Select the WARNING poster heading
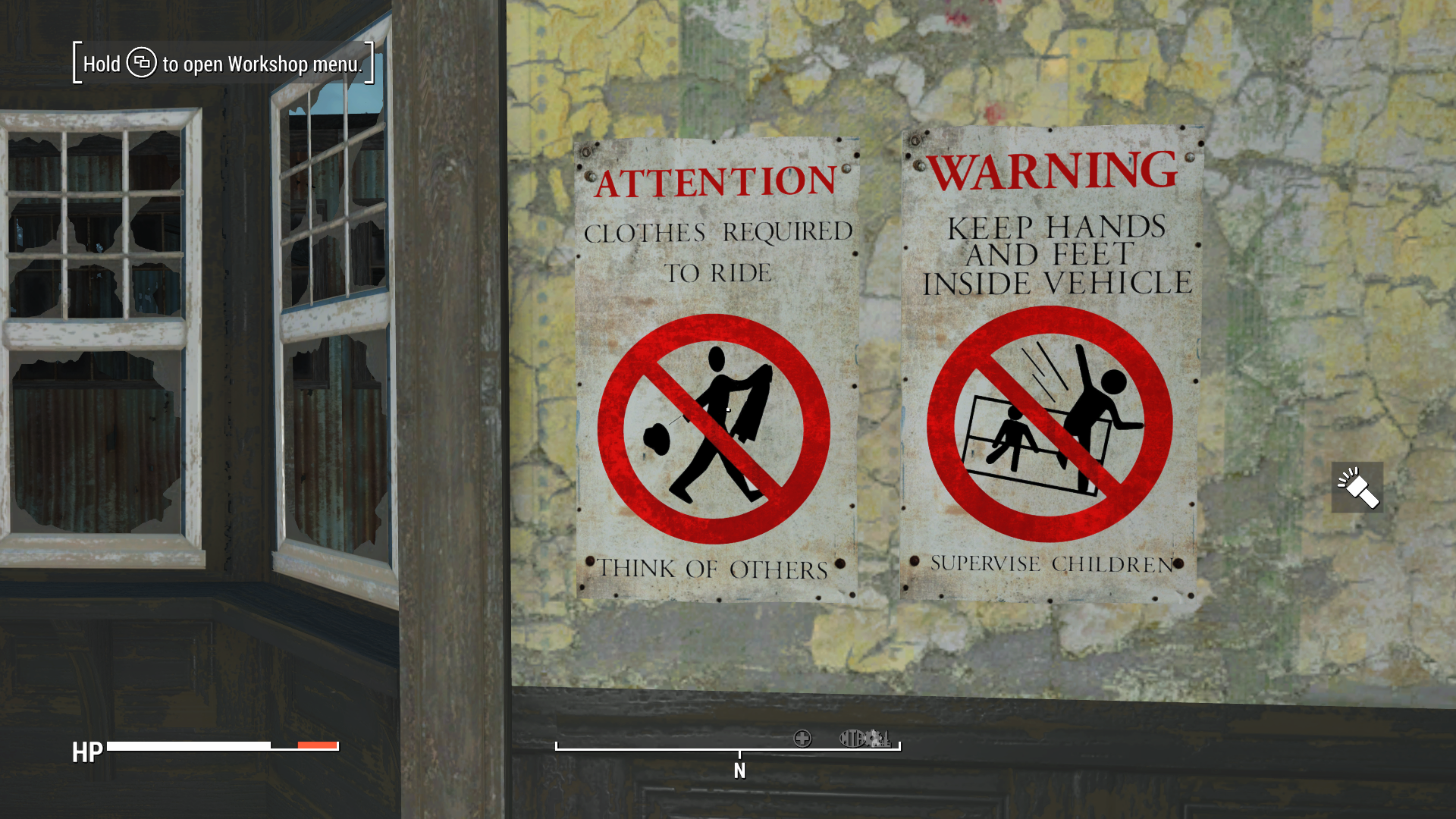 [x=1050, y=171]
